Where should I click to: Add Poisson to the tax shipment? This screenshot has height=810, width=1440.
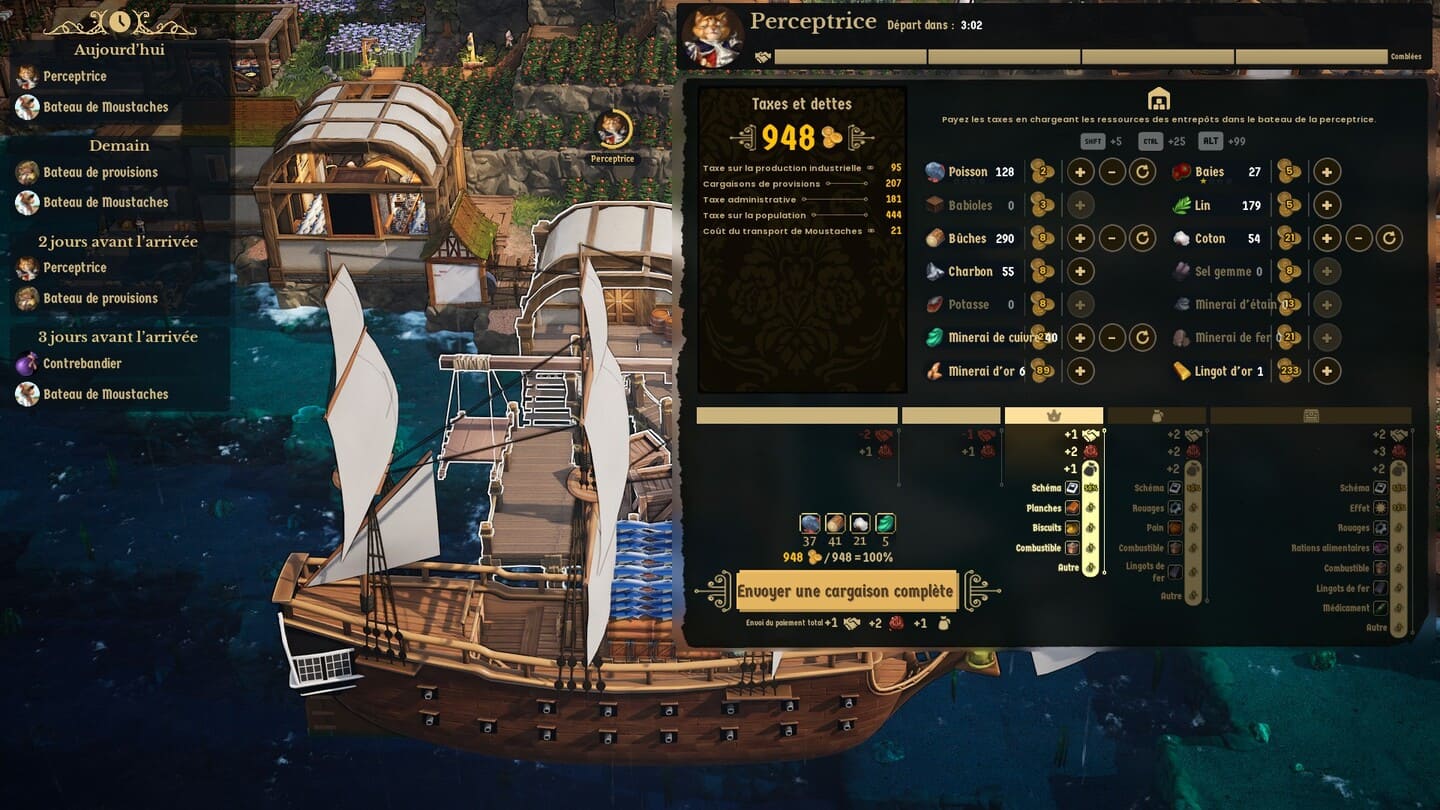click(x=1080, y=172)
